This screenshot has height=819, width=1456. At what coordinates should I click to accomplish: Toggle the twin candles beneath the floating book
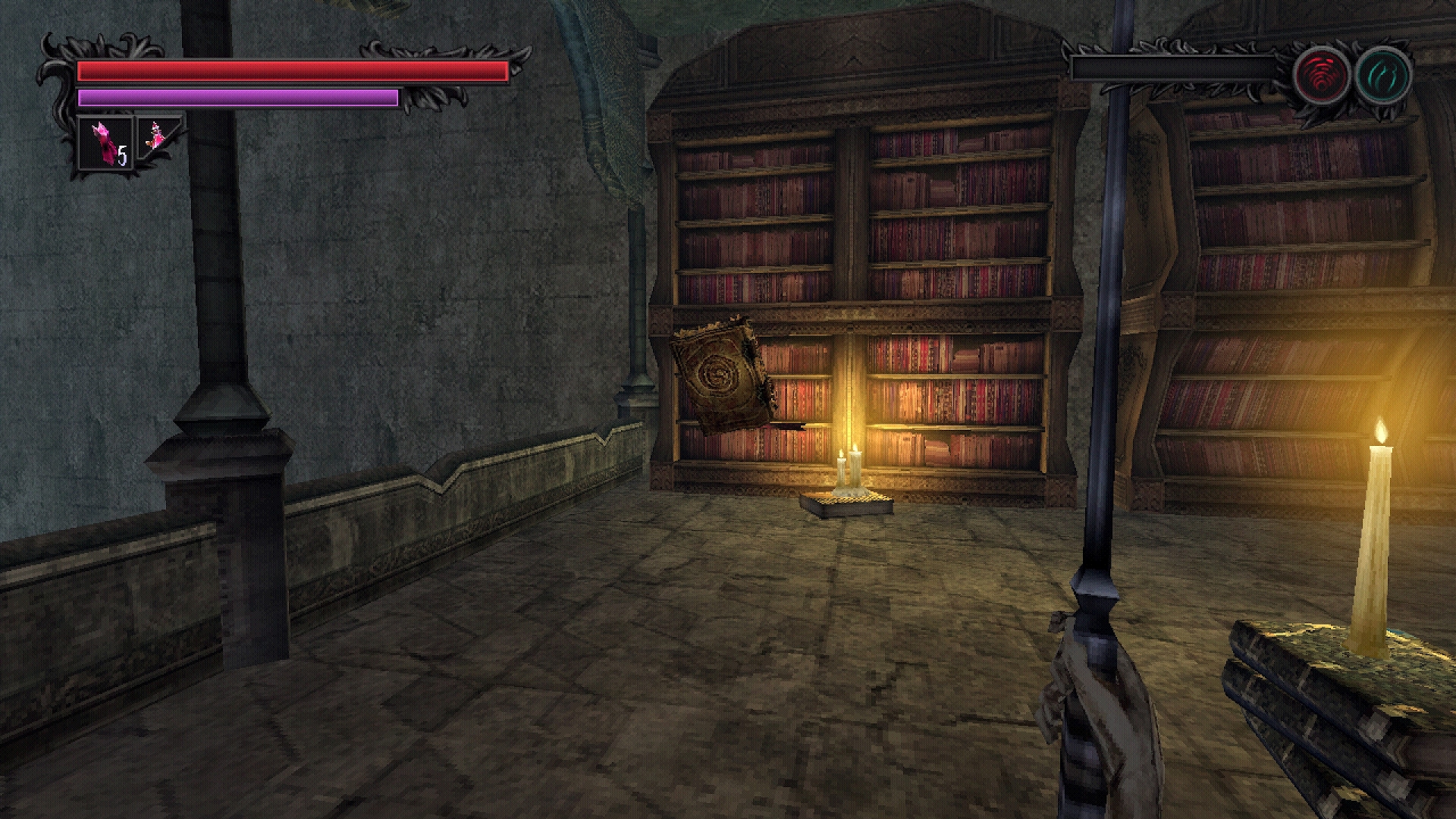(x=848, y=463)
